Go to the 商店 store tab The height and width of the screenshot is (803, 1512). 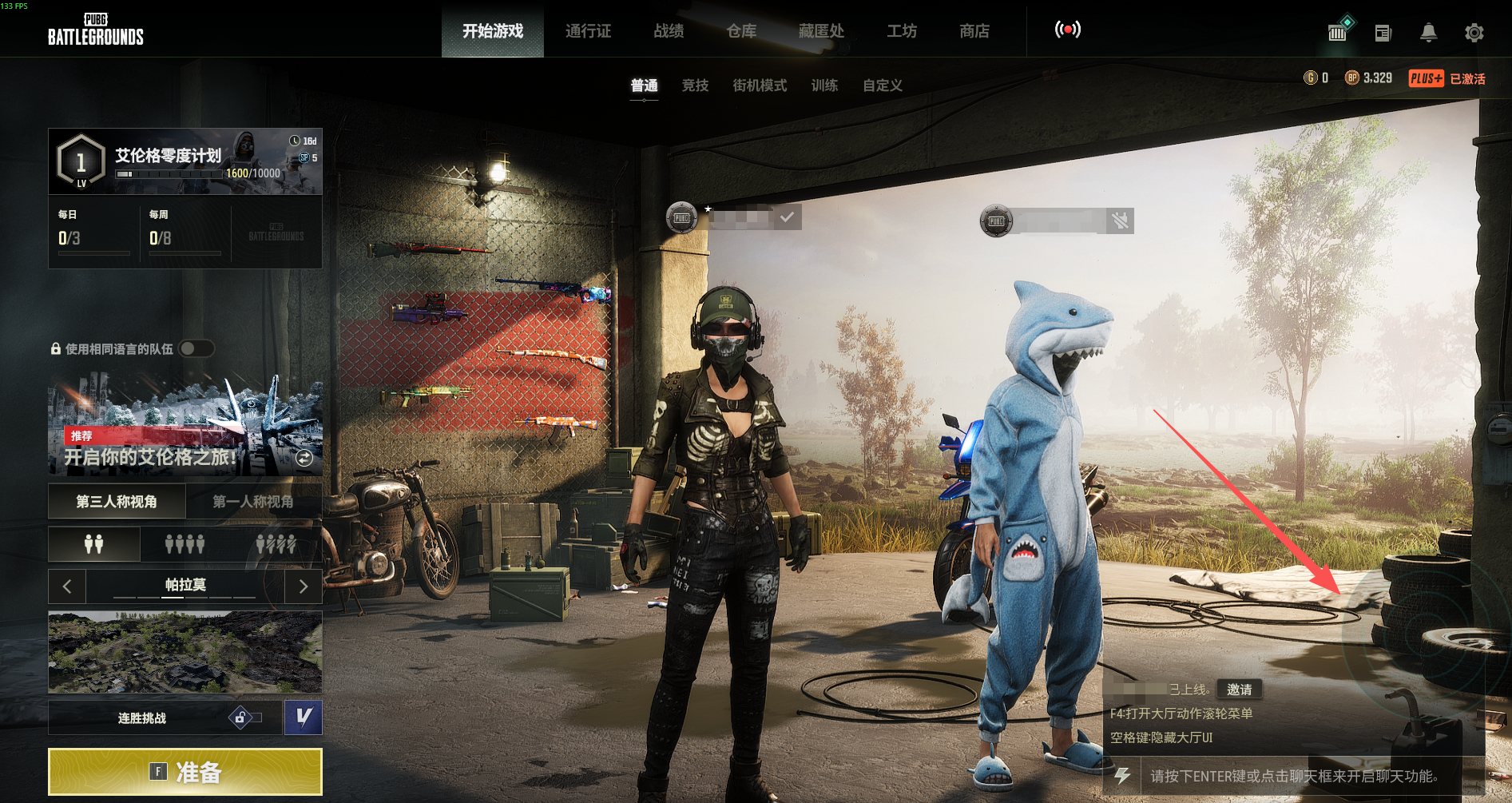pyautogui.click(x=974, y=31)
